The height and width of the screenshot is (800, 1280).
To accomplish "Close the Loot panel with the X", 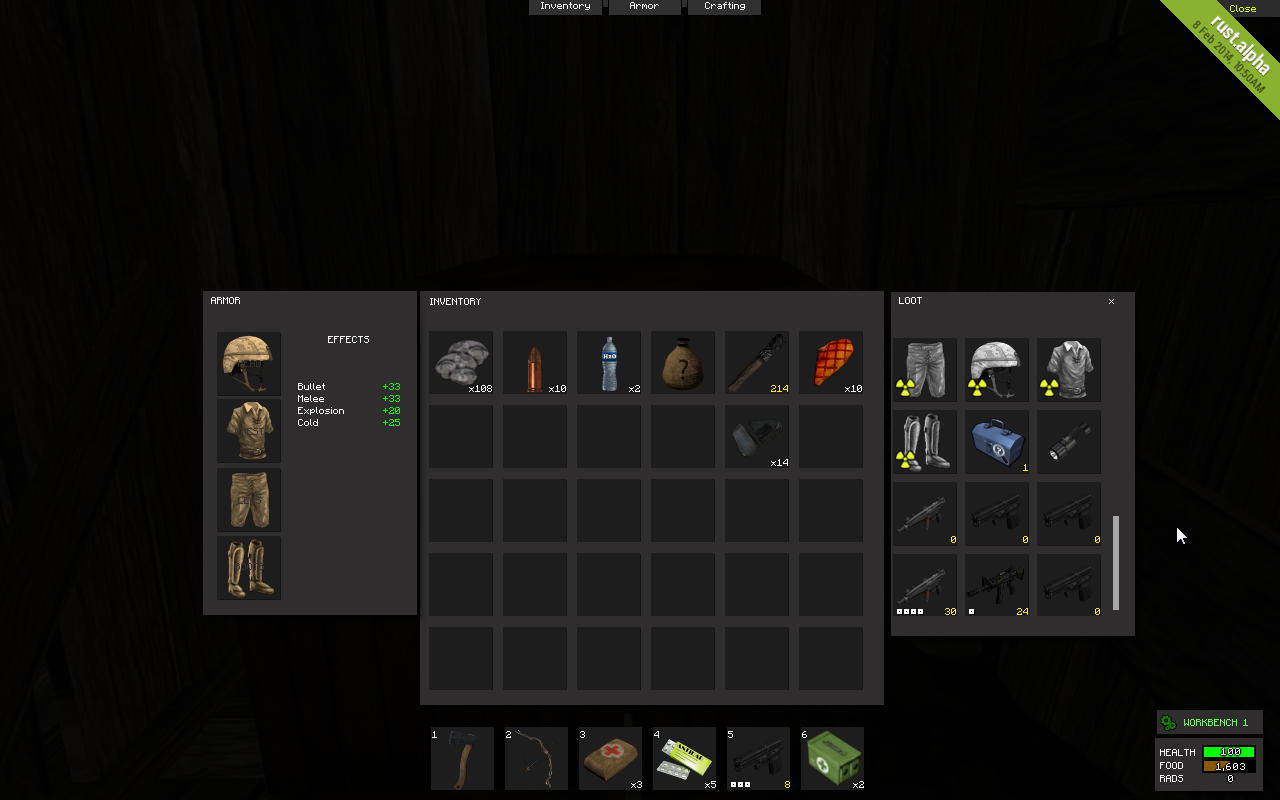I will pyautogui.click(x=1111, y=301).
